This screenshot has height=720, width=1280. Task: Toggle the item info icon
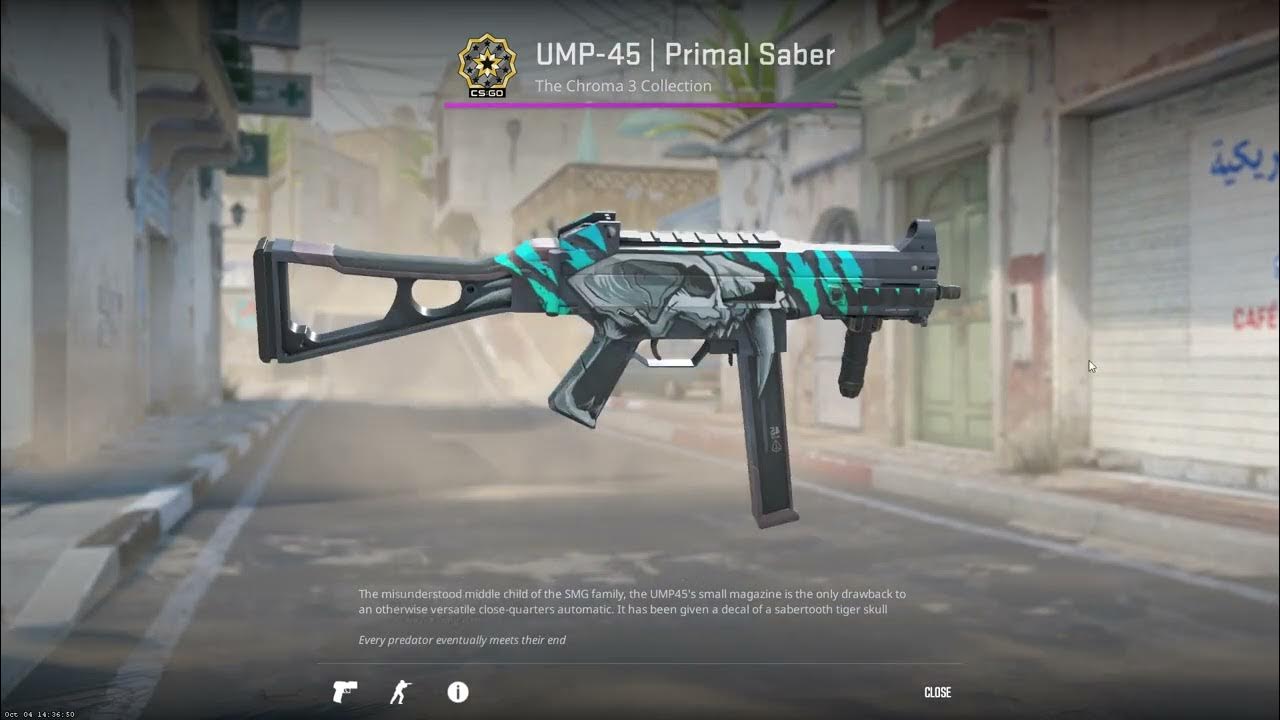pos(457,692)
